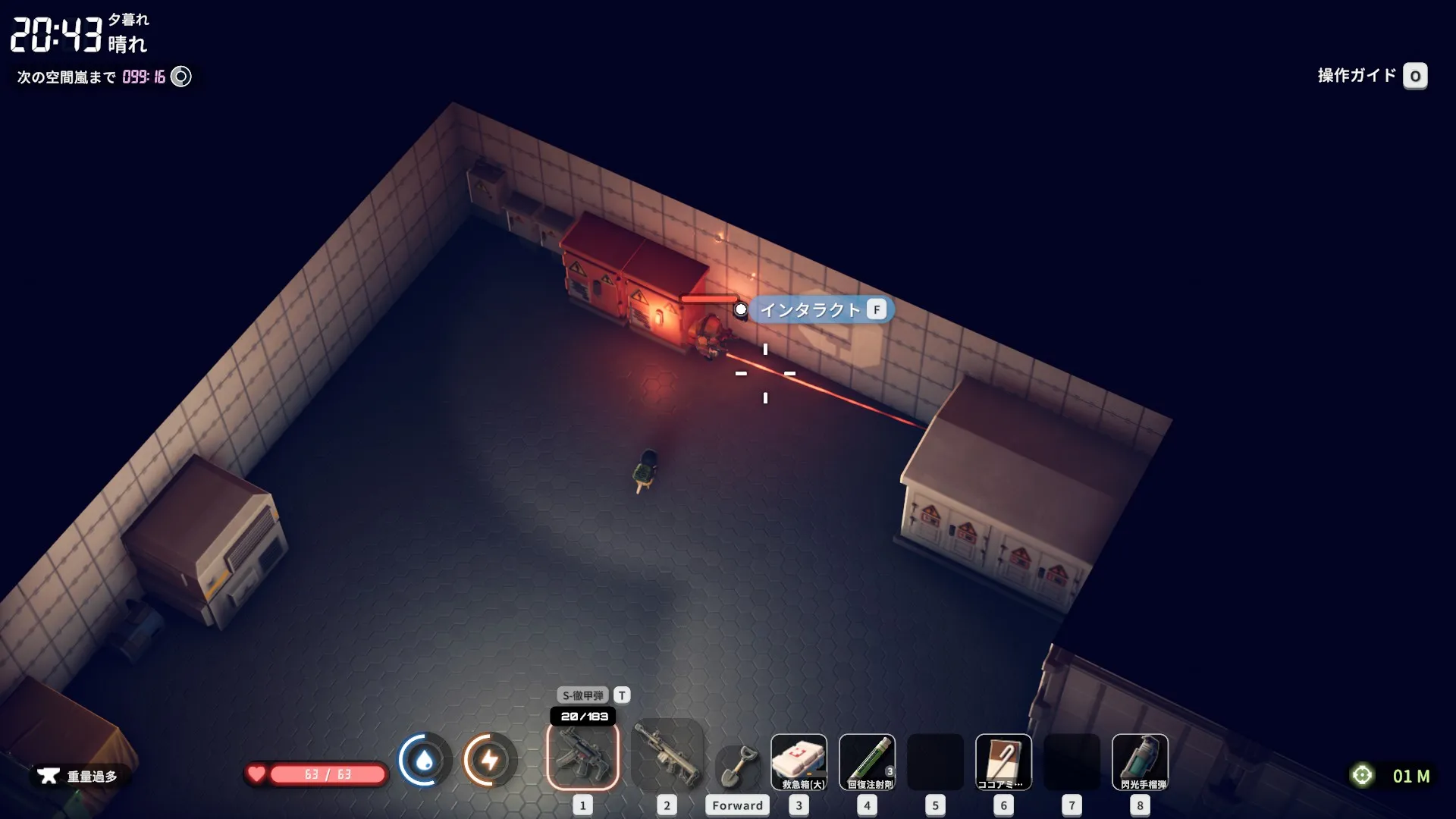1456x819 pixels.
Task: Switch to the sniper rifle in slot 2
Action: click(667, 755)
